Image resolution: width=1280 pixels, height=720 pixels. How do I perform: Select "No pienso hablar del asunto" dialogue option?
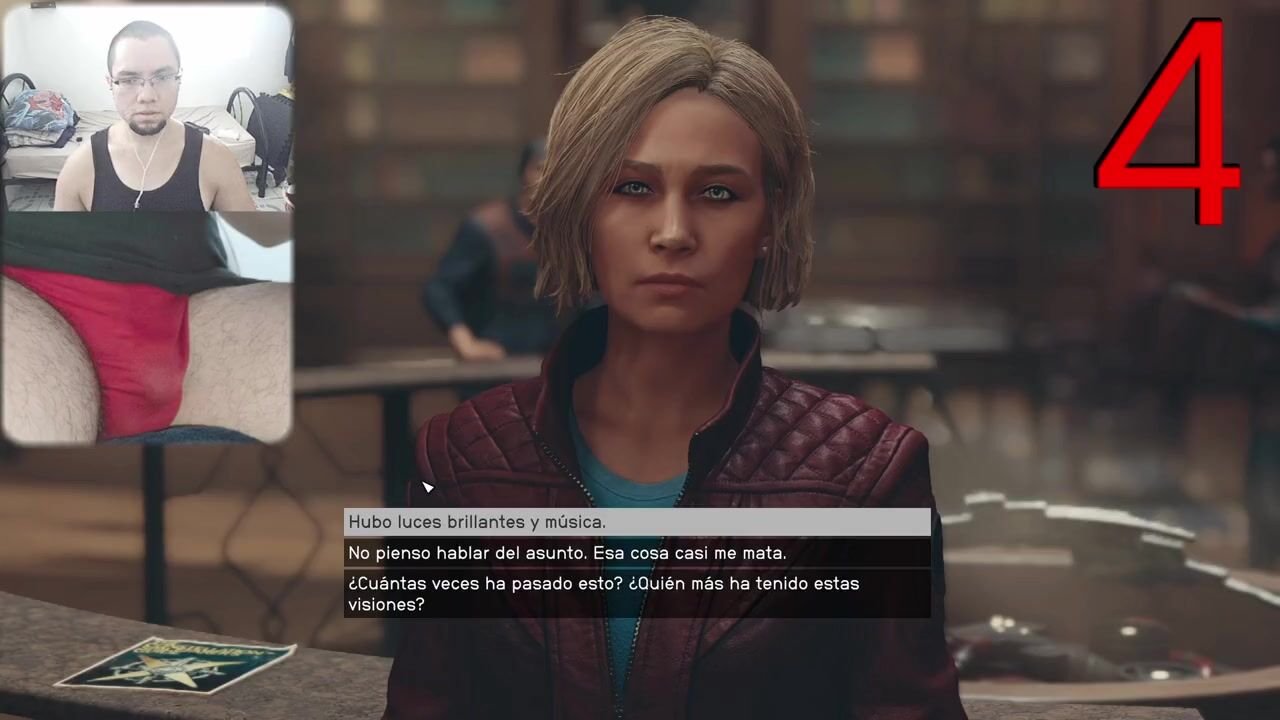637,553
